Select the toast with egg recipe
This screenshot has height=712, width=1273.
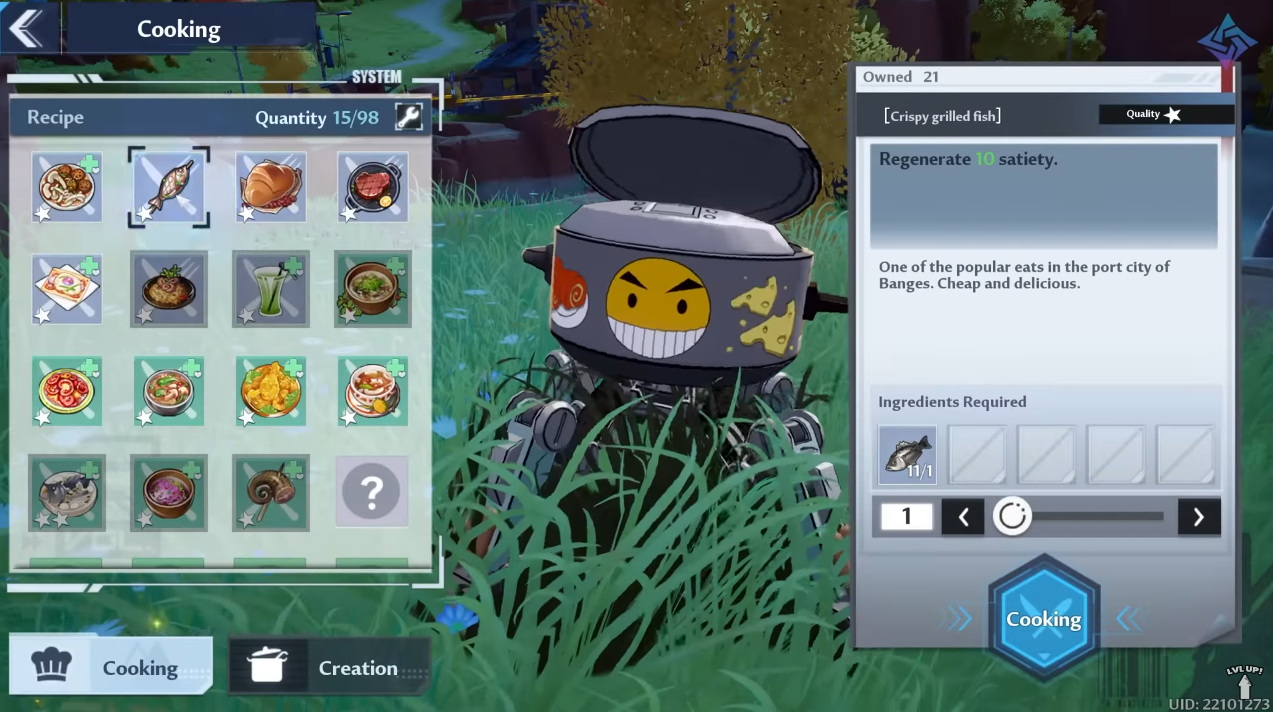tap(67, 289)
